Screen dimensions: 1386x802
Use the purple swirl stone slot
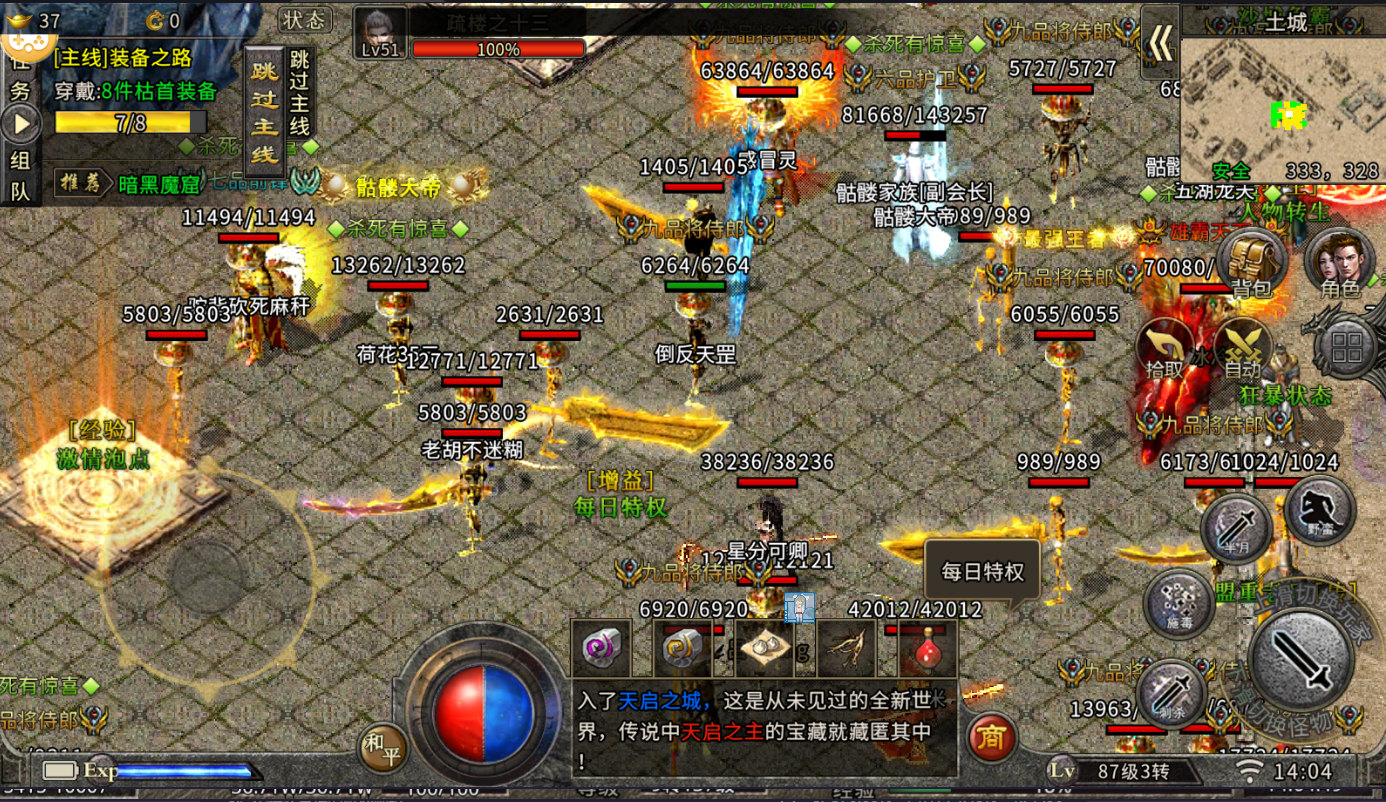601,648
